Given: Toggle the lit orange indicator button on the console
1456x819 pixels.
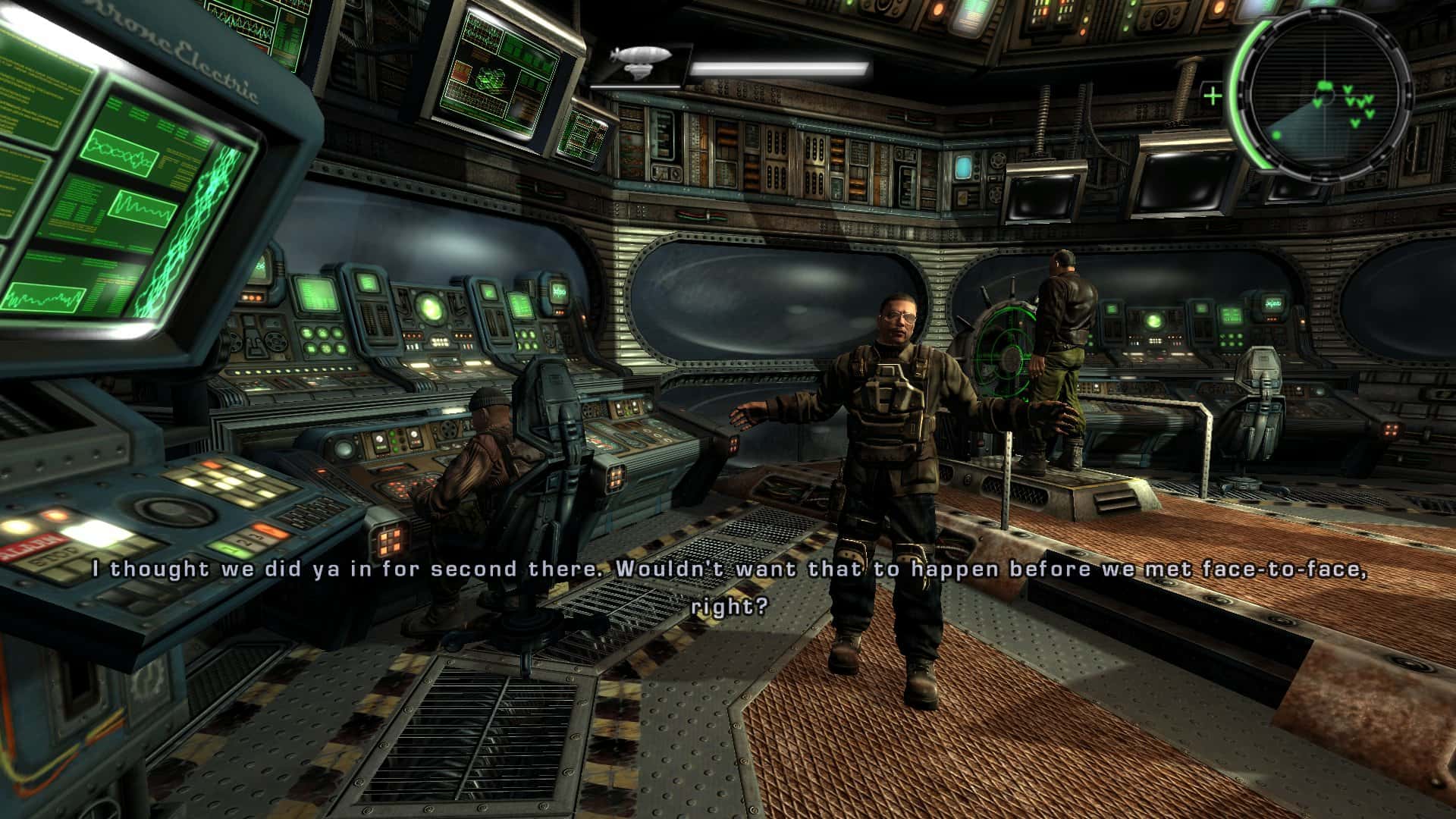Looking at the screenshot, I should click(x=55, y=516).
